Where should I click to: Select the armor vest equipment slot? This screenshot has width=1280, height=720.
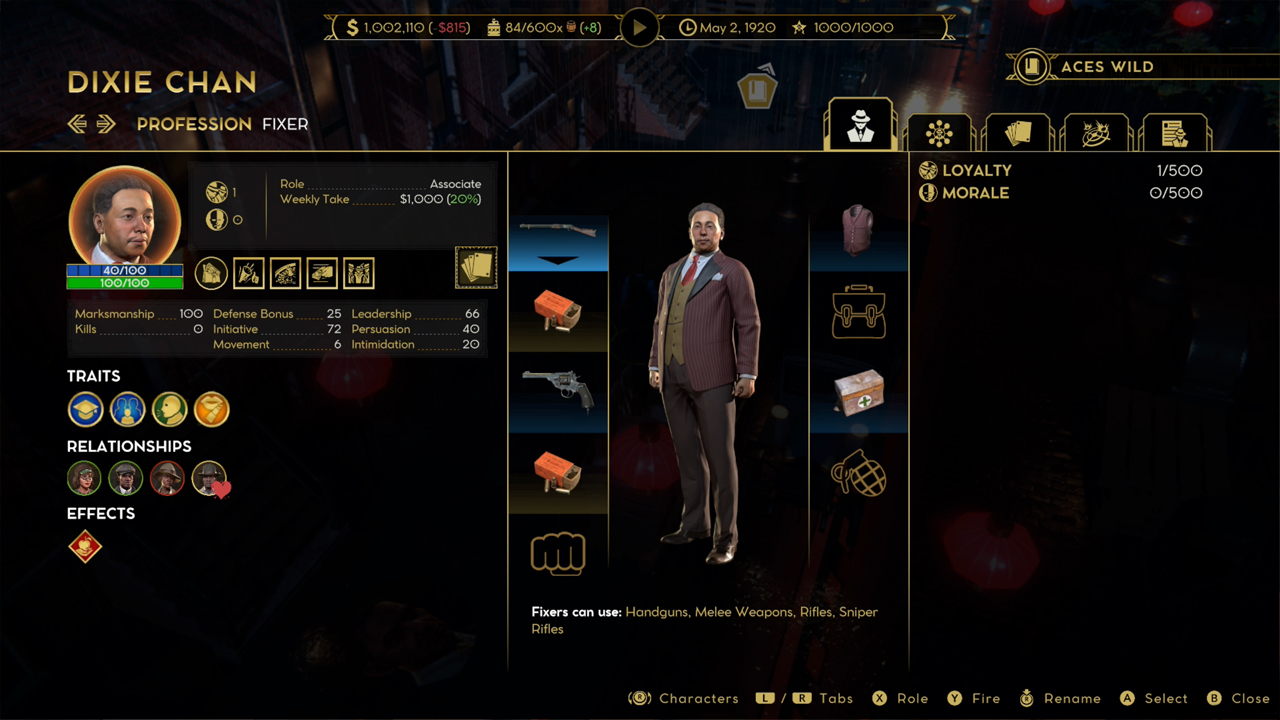click(858, 228)
